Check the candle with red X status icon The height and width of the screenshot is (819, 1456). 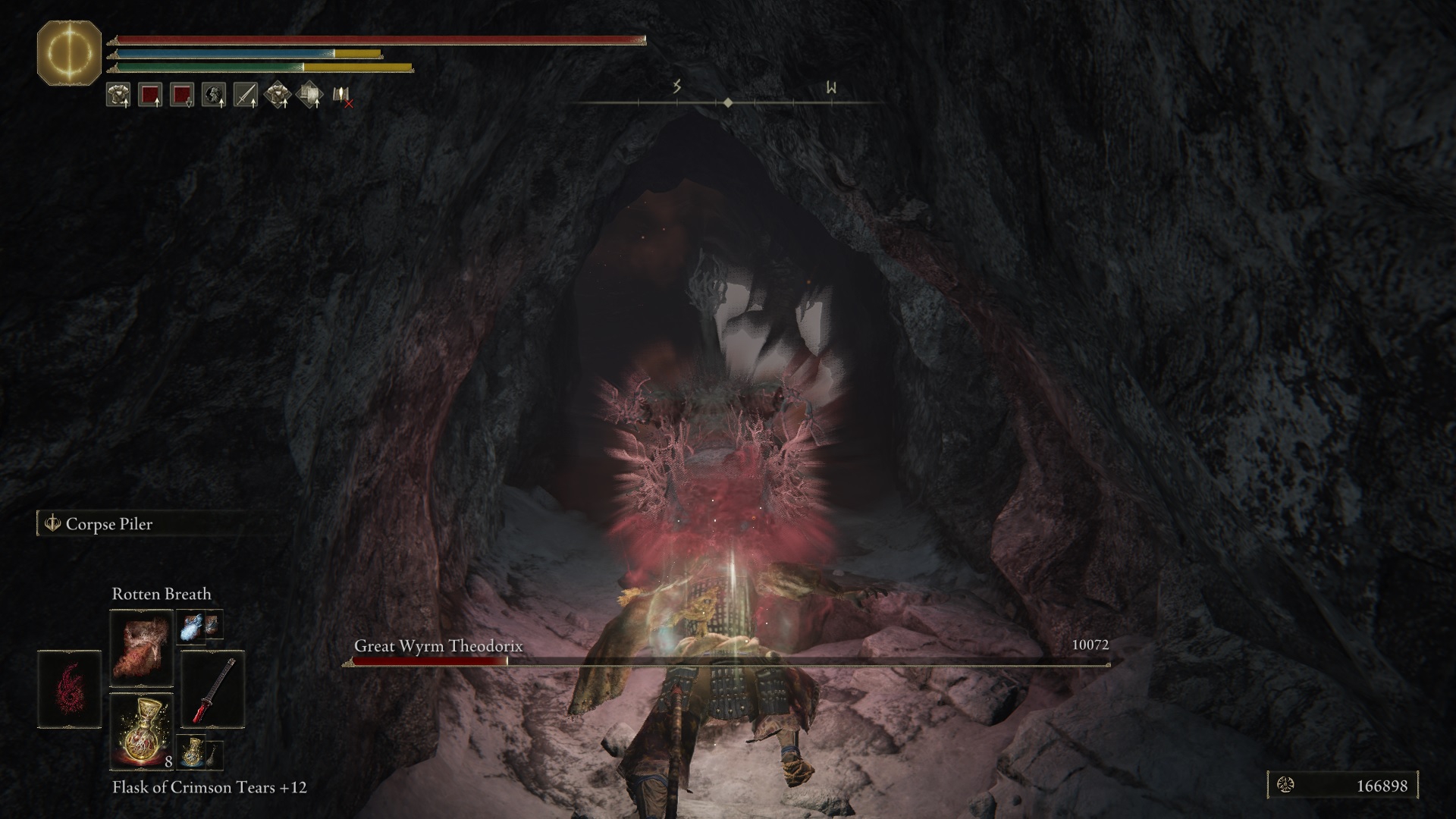pyautogui.click(x=342, y=96)
